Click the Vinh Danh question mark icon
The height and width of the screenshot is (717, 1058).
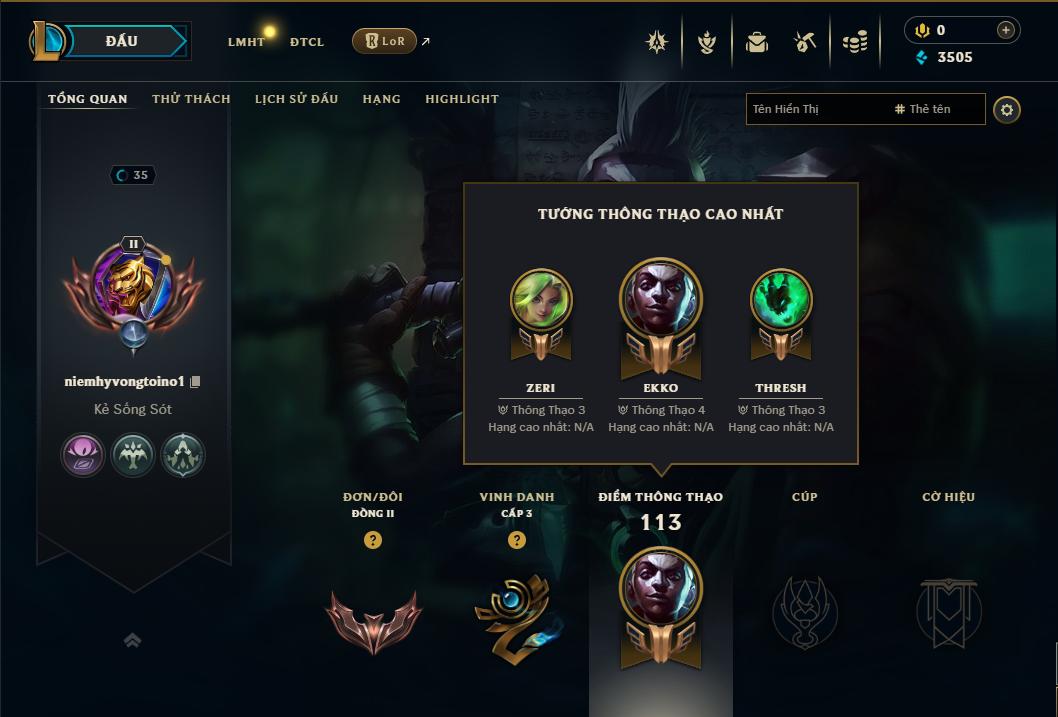[x=517, y=540]
